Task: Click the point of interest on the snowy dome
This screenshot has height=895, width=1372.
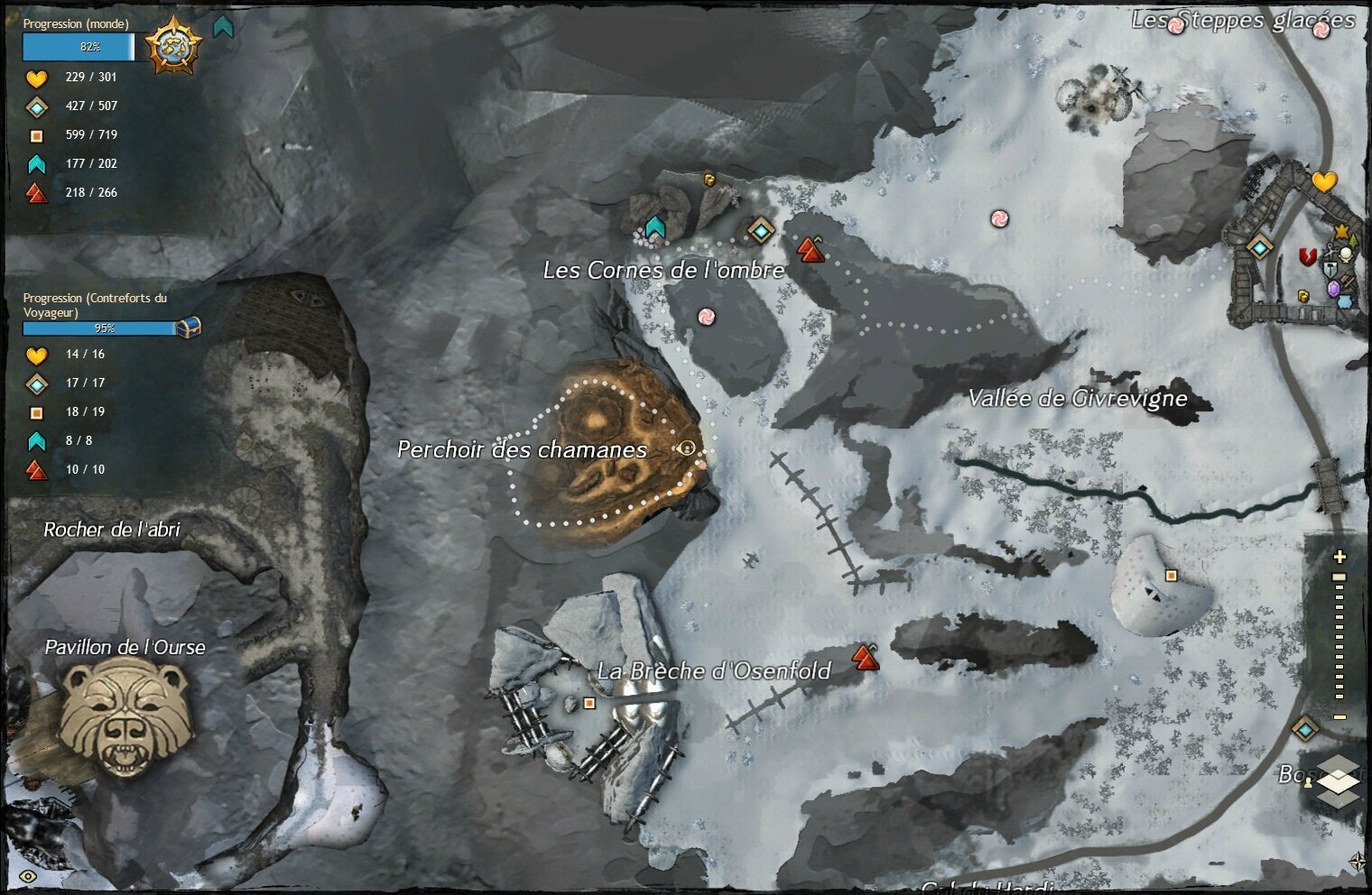Action: click(x=1171, y=576)
